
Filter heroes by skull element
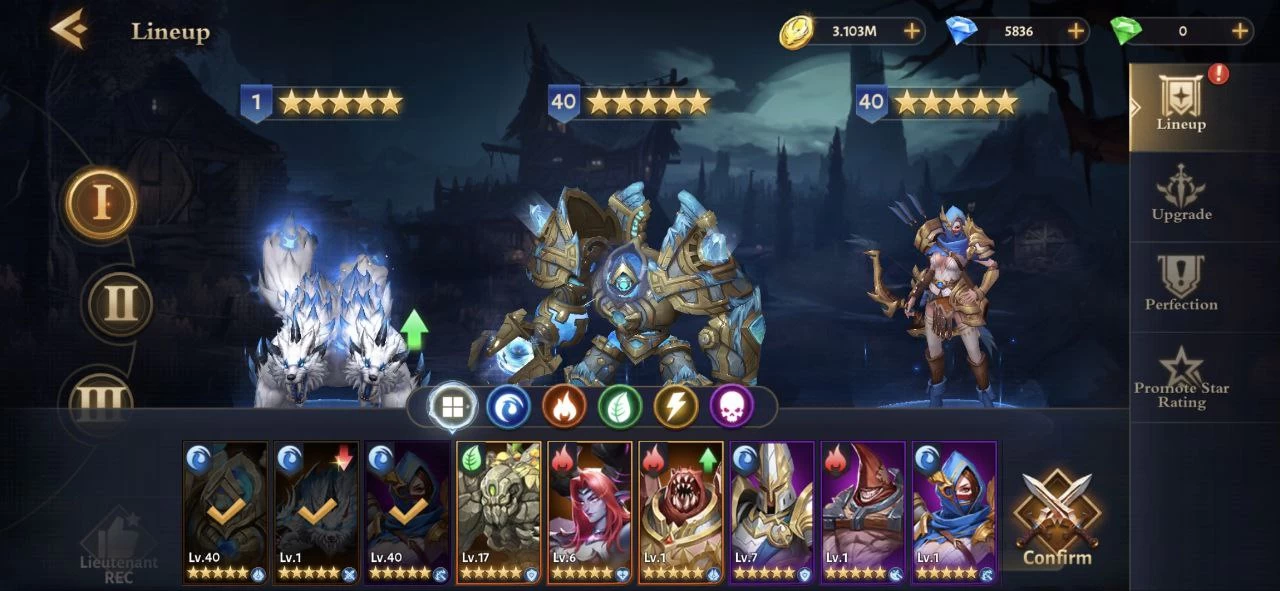(732, 407)
